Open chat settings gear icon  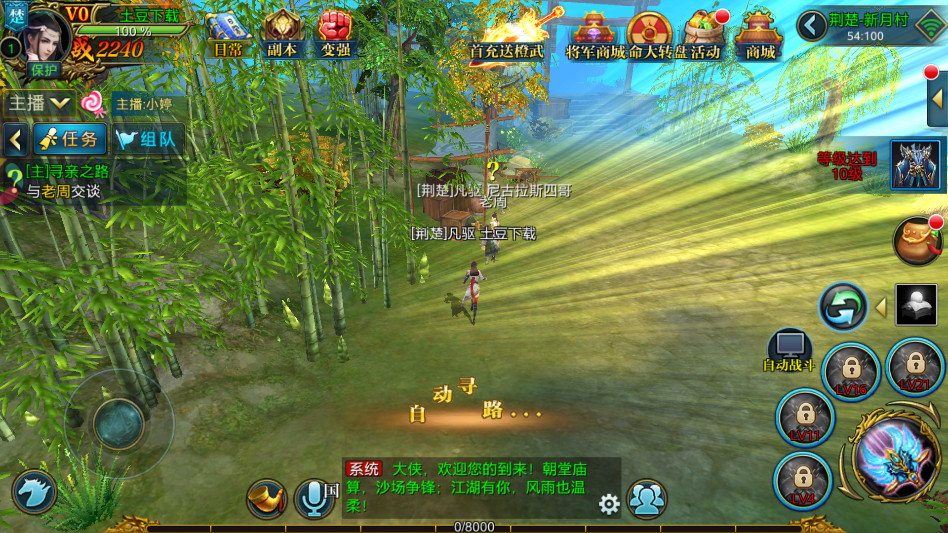click(x=609, y=504)
